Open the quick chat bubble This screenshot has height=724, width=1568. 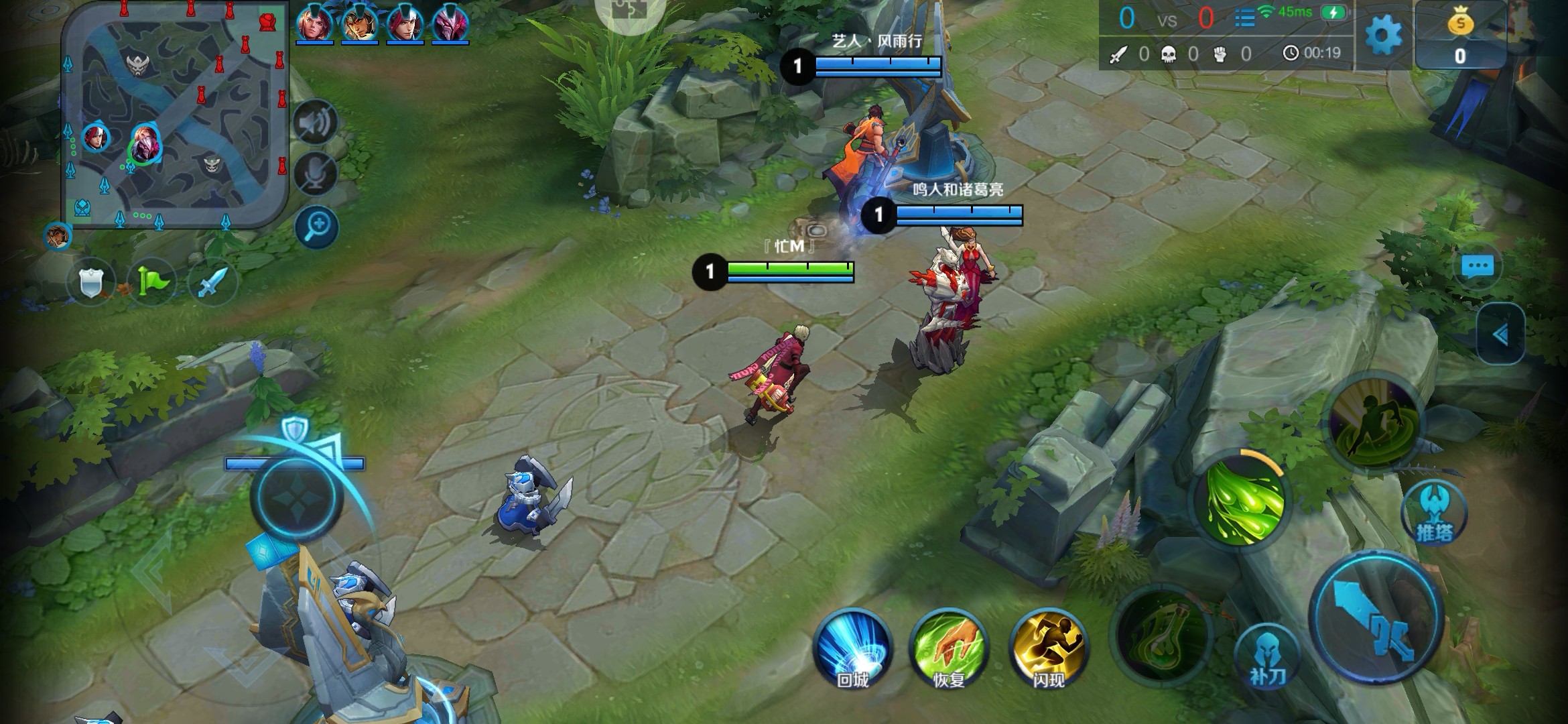(x=1477, y=267)
